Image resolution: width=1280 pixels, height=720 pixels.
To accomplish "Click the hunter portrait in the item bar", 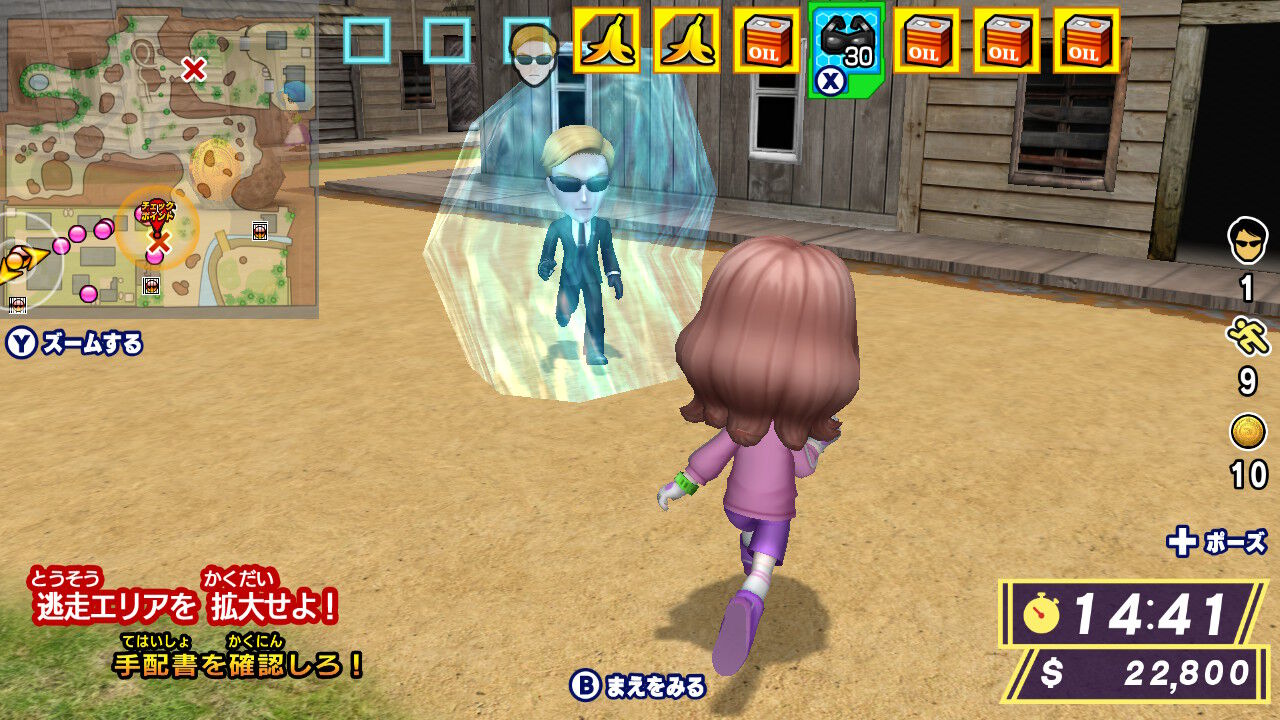I will coord(532,55).
